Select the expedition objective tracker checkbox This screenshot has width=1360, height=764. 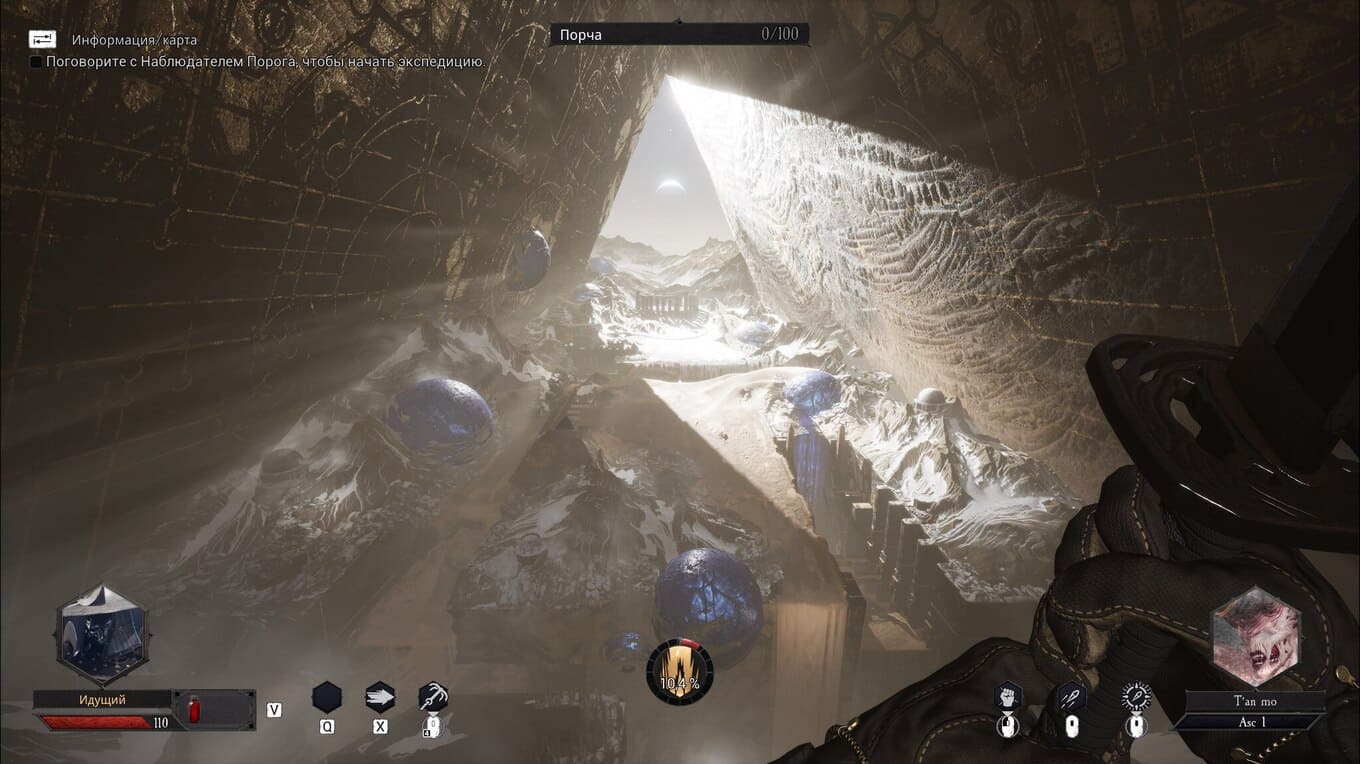click(36, 62)
